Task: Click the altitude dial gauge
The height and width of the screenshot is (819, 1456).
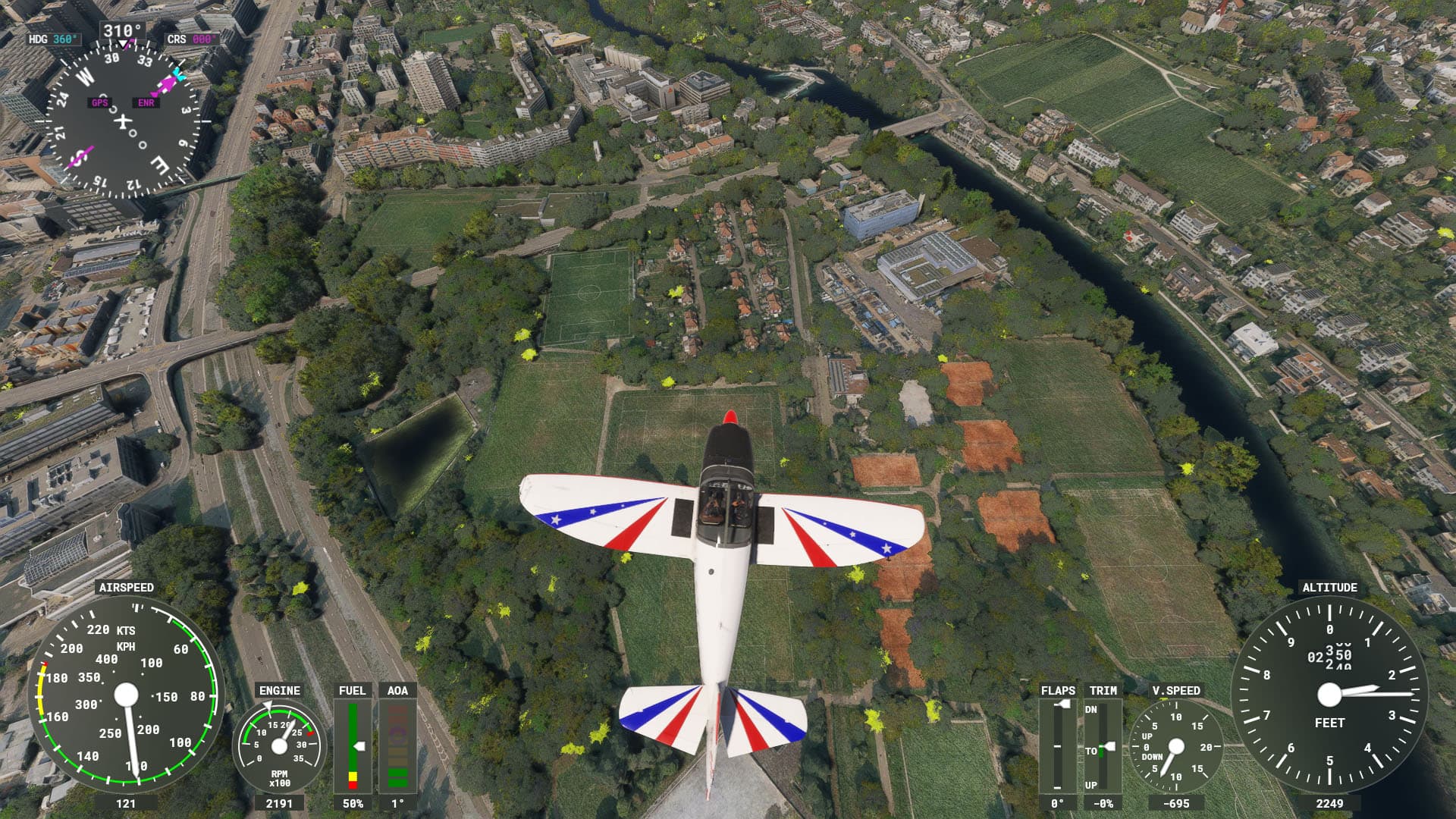Action: pos(1329,694)
